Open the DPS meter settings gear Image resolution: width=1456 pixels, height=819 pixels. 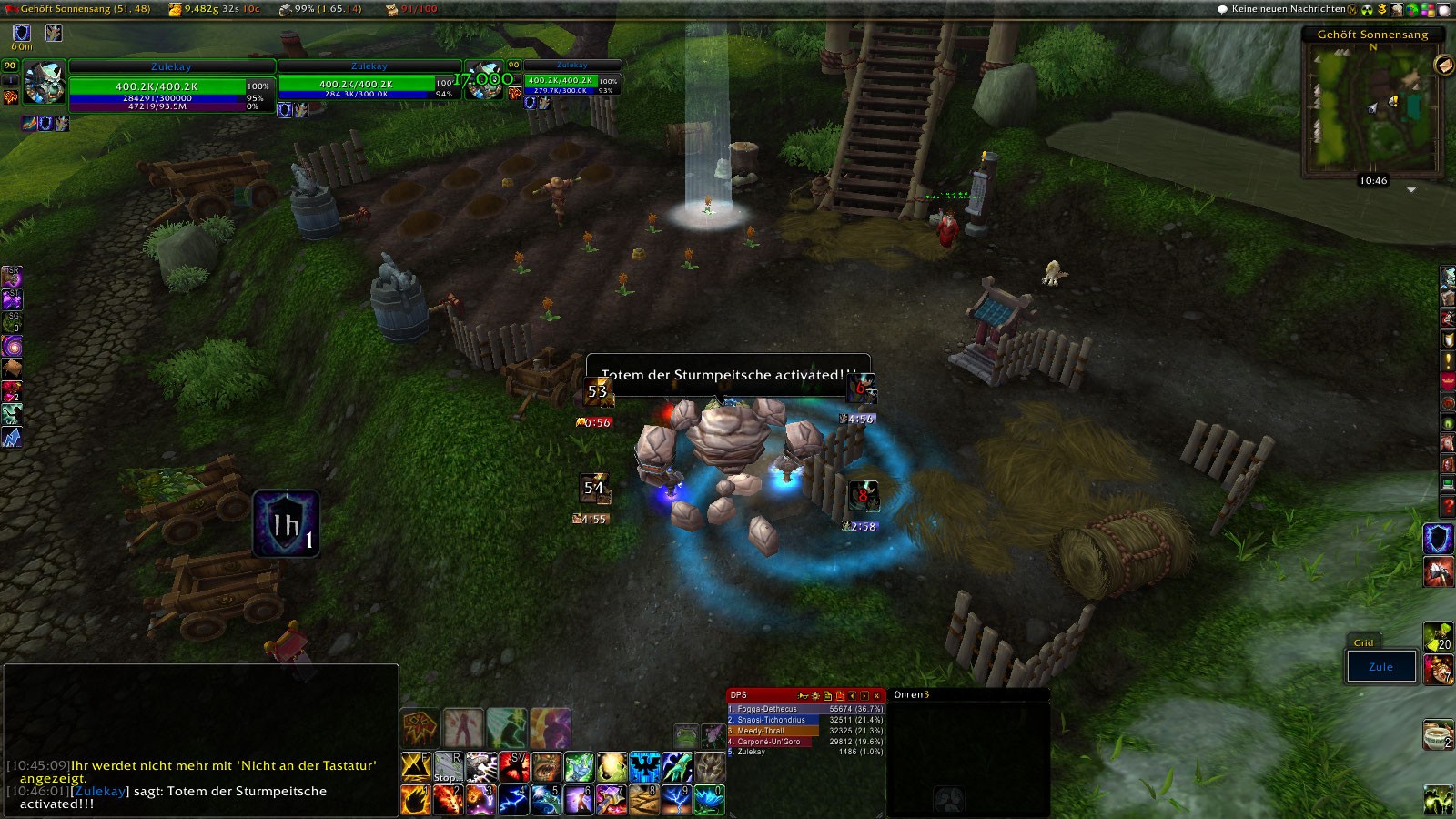pyautogui.click(x=814, y=695)
